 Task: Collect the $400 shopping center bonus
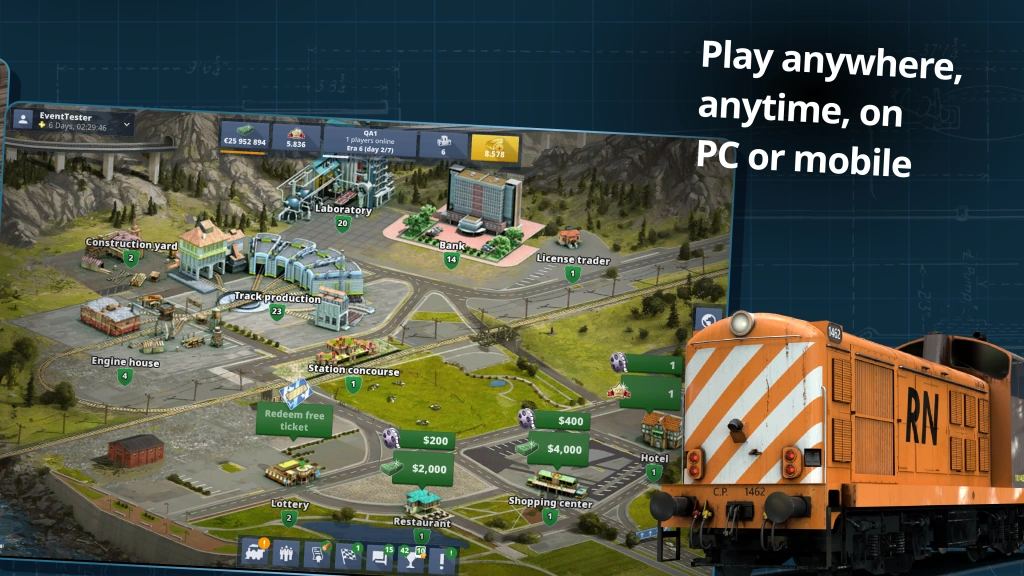click(562, 421)
